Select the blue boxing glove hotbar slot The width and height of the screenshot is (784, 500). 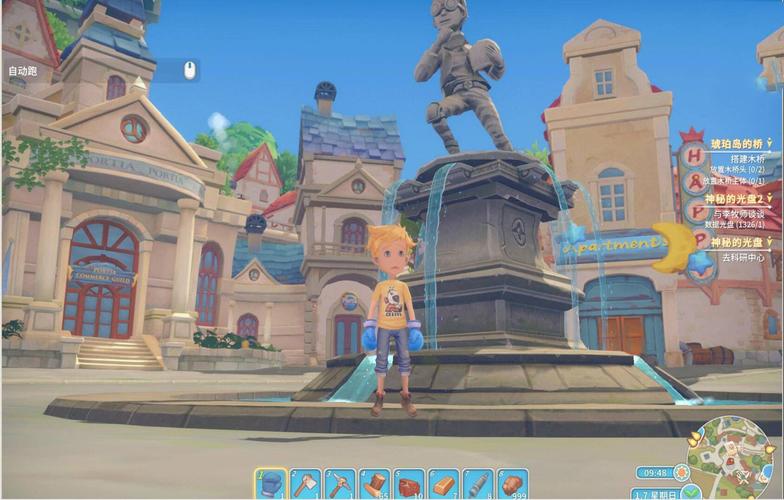(x=270, y=484)
